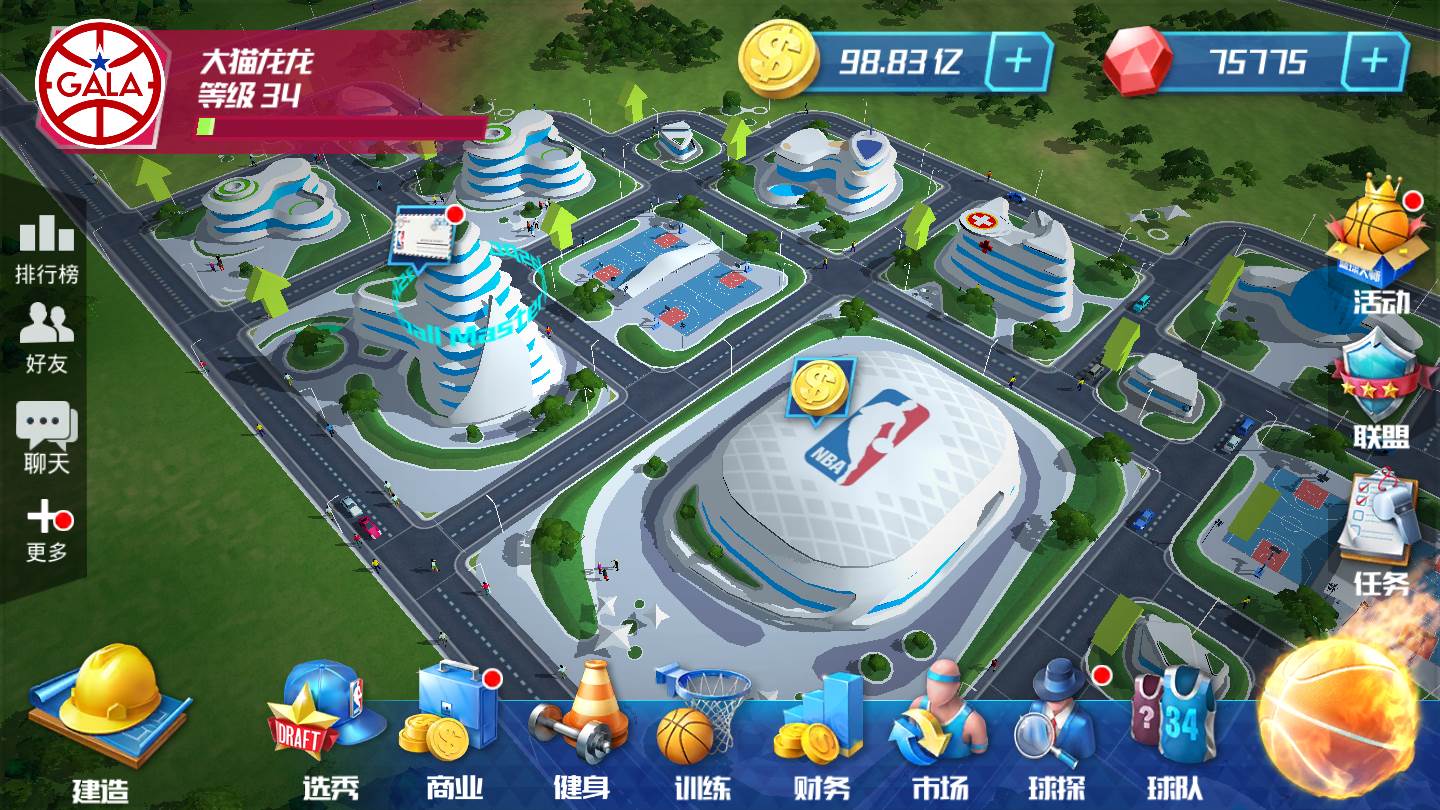Open the 训练 training menu

[701, 730]
